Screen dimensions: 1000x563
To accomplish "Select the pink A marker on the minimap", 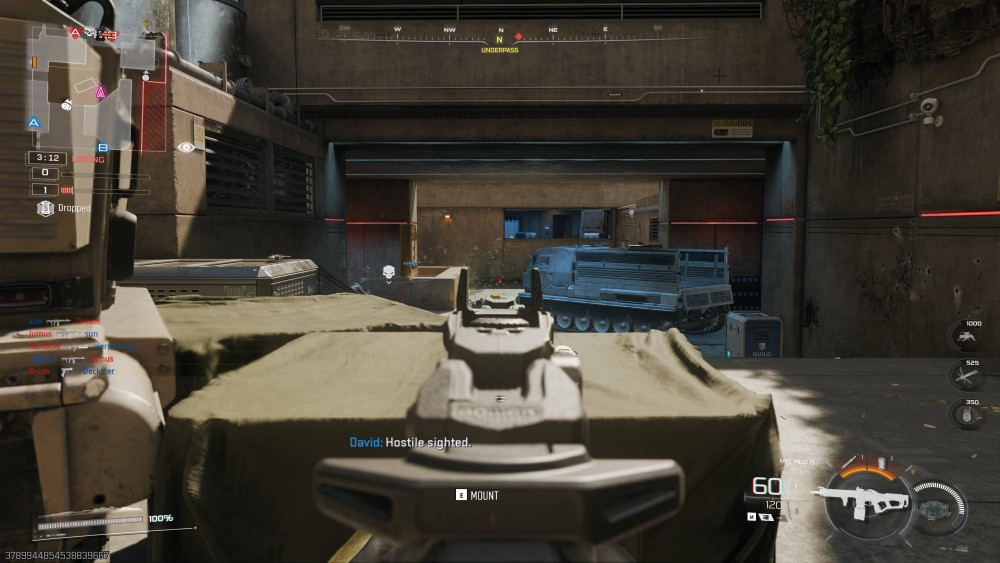I will pos(100,92).
